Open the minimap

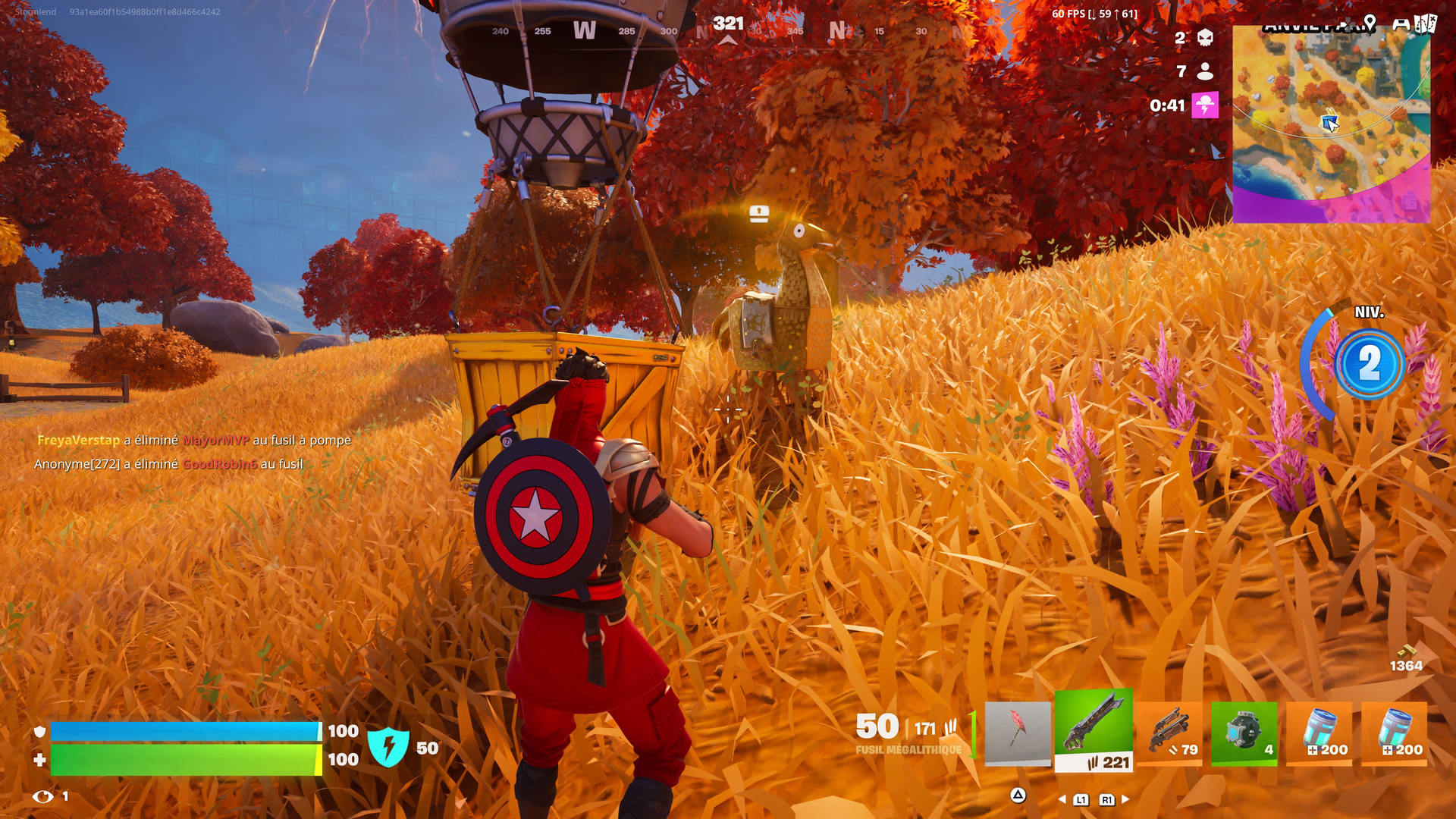pos(1331,125)
